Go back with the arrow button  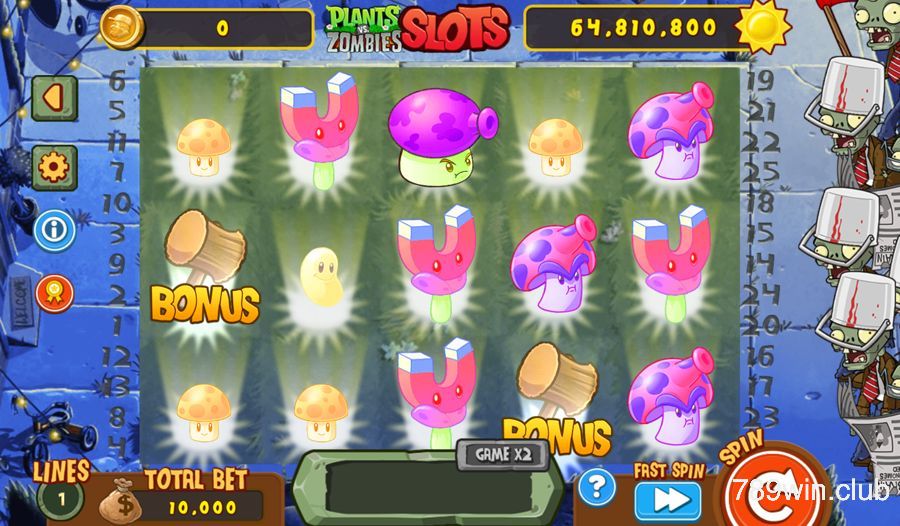[54, 97]
